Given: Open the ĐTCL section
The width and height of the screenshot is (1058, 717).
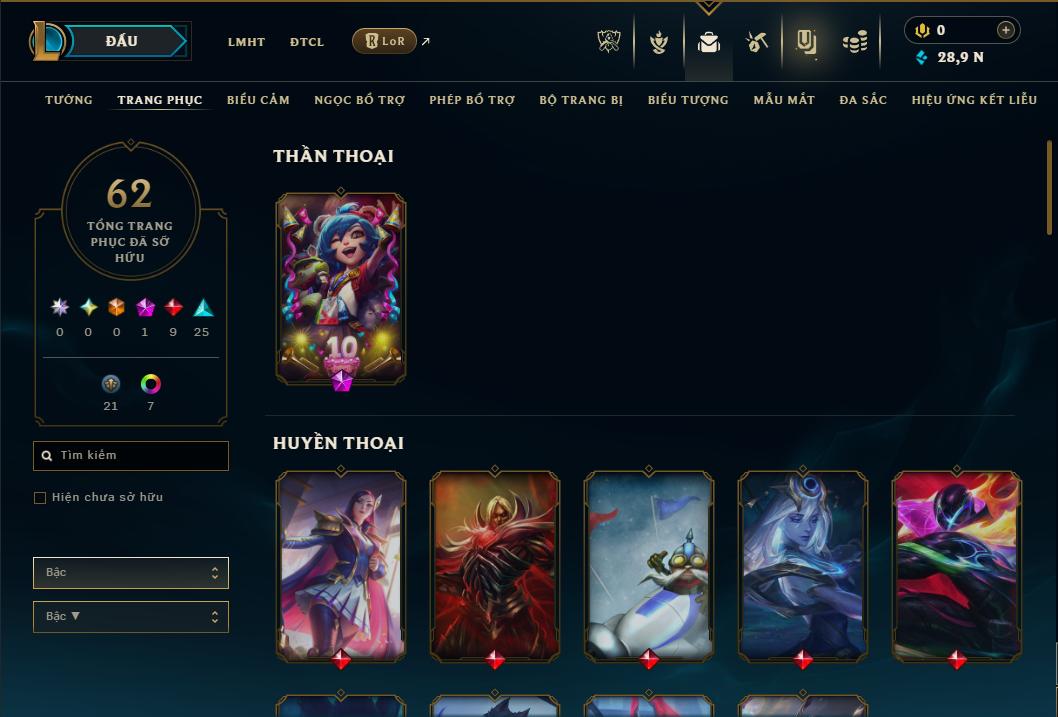Looking at the screenshot, I should [307, 42].
